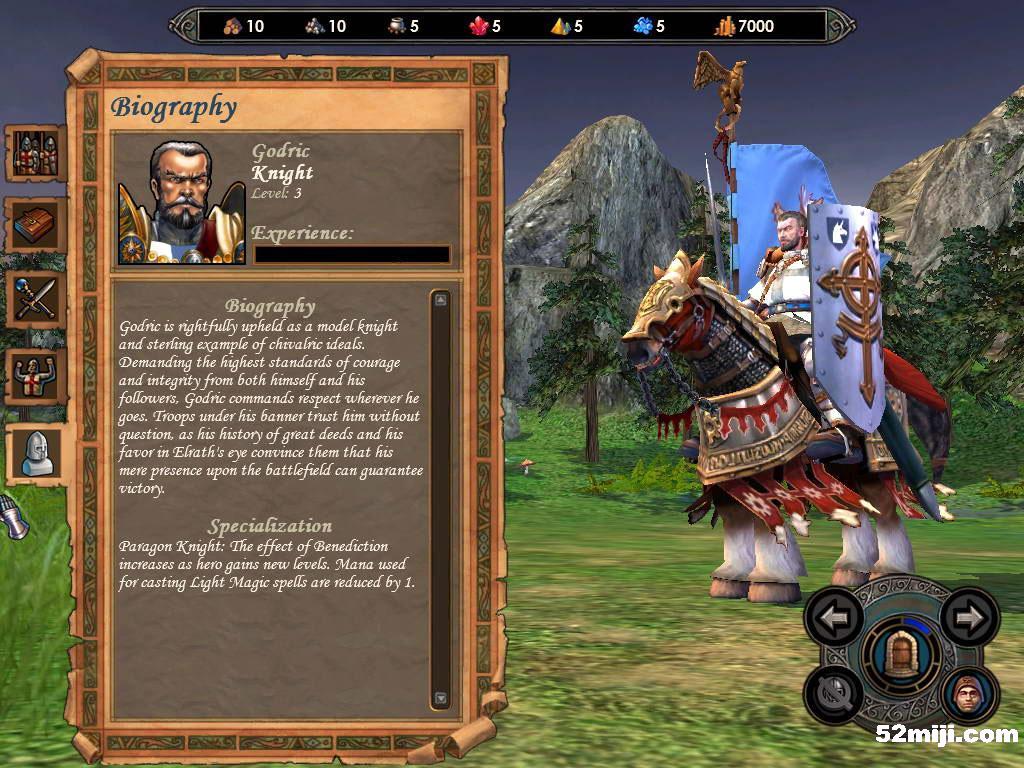This screenshot has height=768, width=1024.
Task: Select the hooded face portrait button
Action: [968, 693]
